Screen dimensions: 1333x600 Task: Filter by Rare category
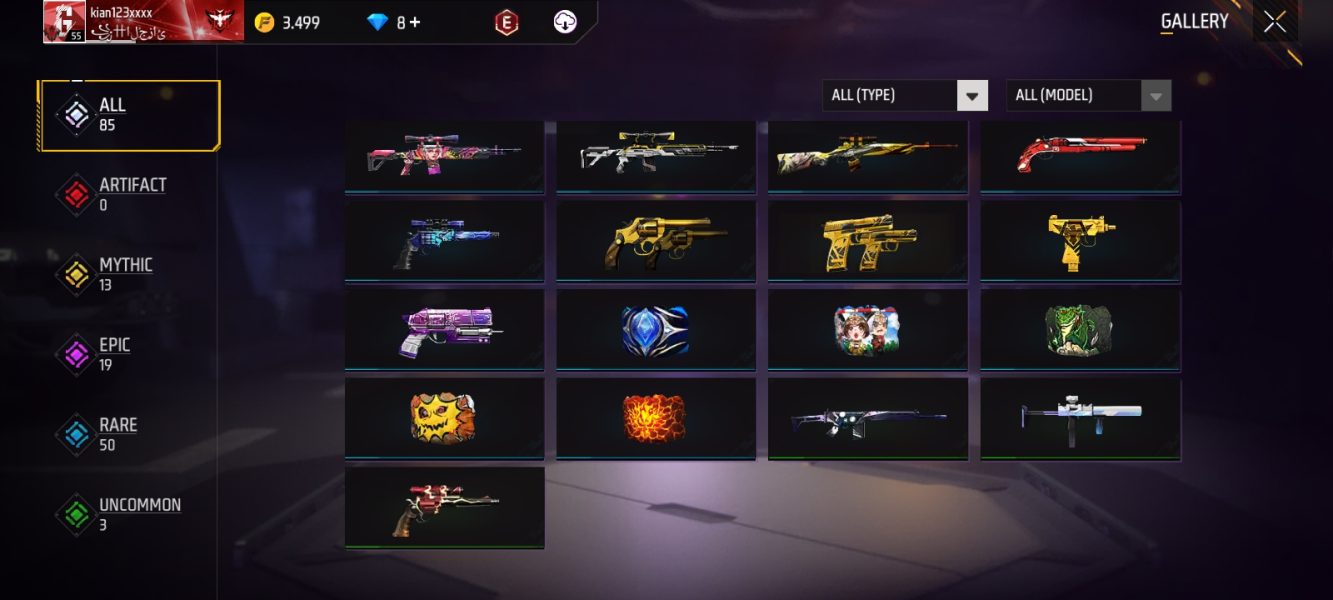click(117, 435)
